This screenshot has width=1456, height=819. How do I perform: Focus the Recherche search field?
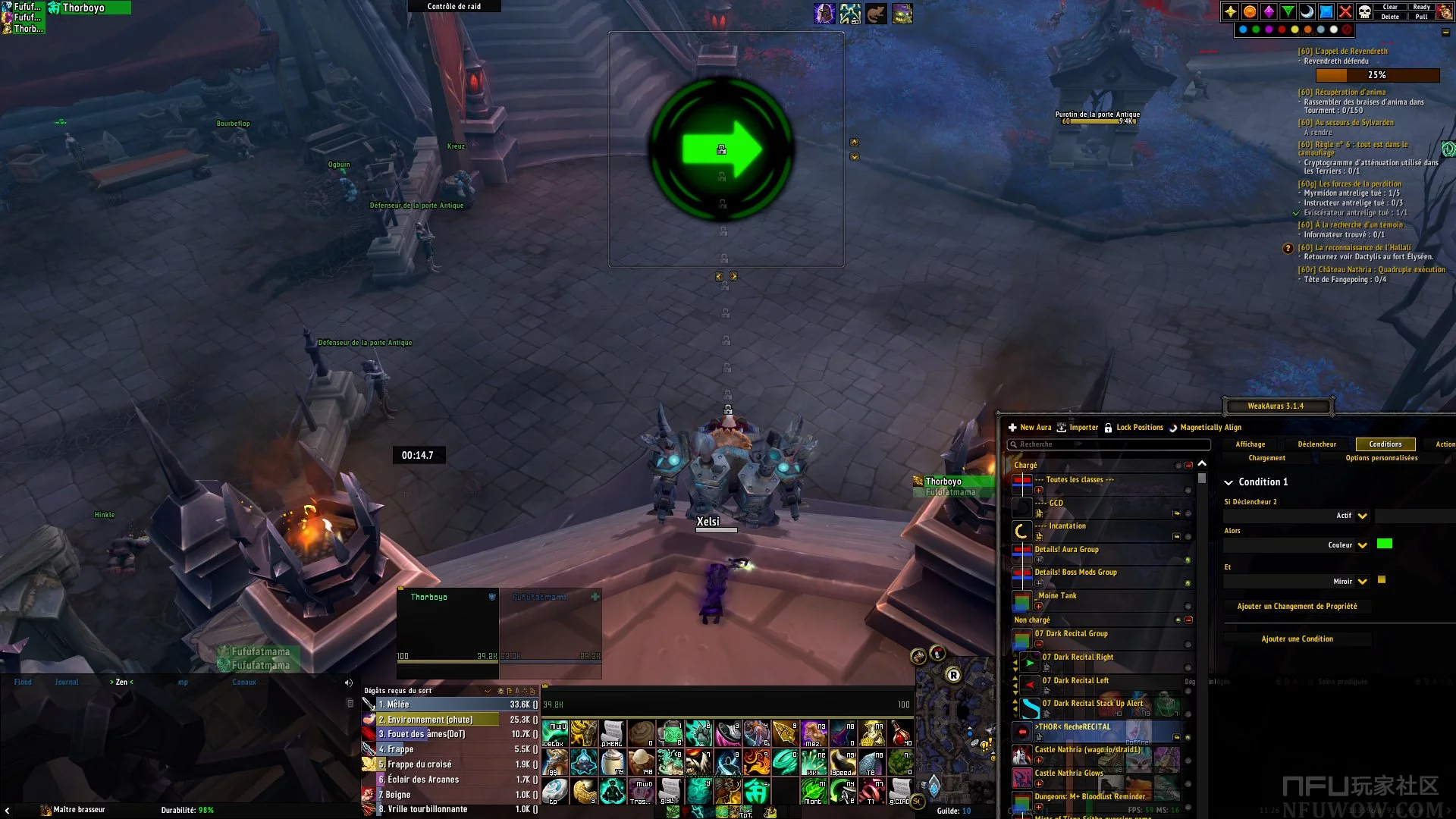pos(1109,444)
